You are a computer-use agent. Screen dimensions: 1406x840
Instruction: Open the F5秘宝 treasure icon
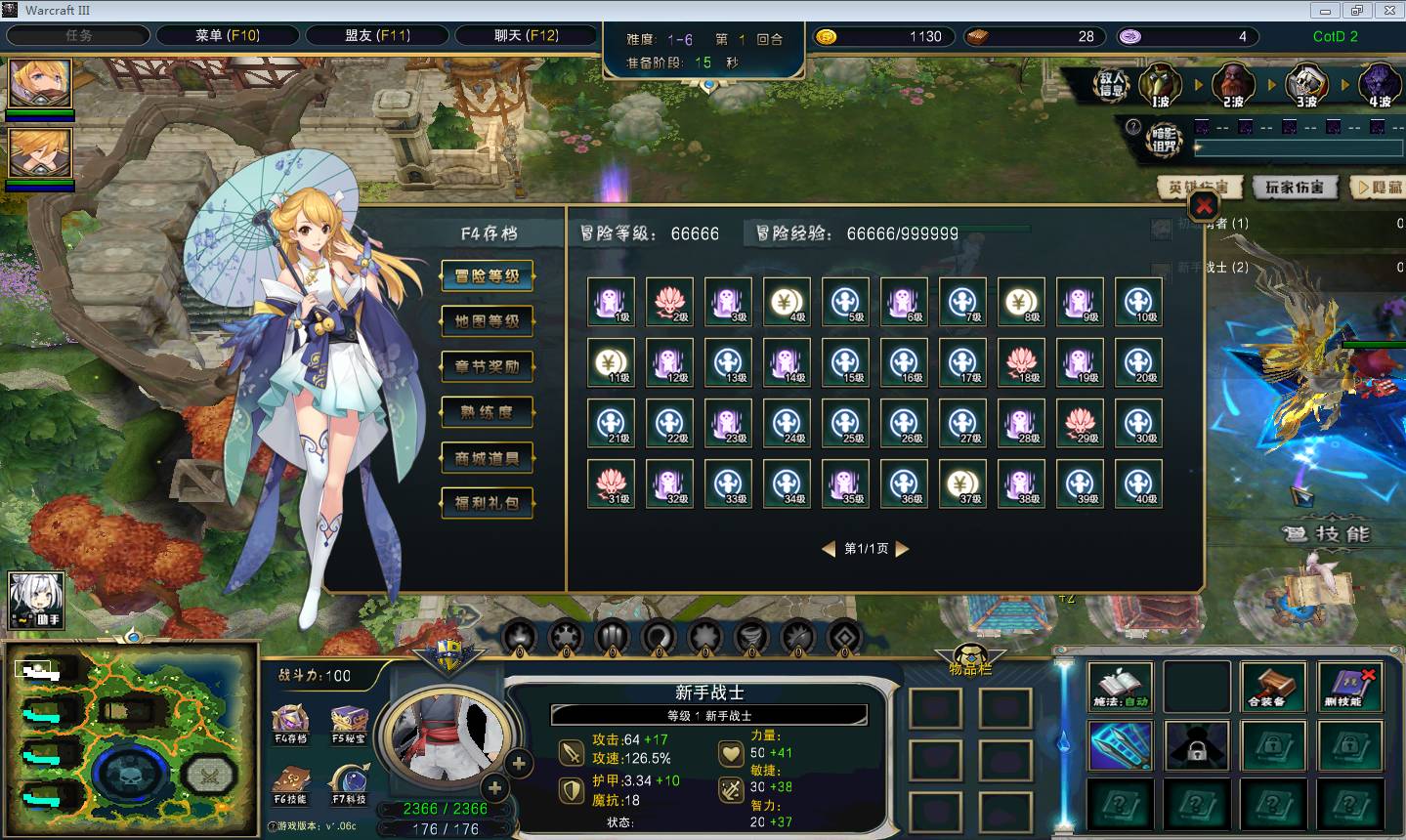click(x=349, y=723)
